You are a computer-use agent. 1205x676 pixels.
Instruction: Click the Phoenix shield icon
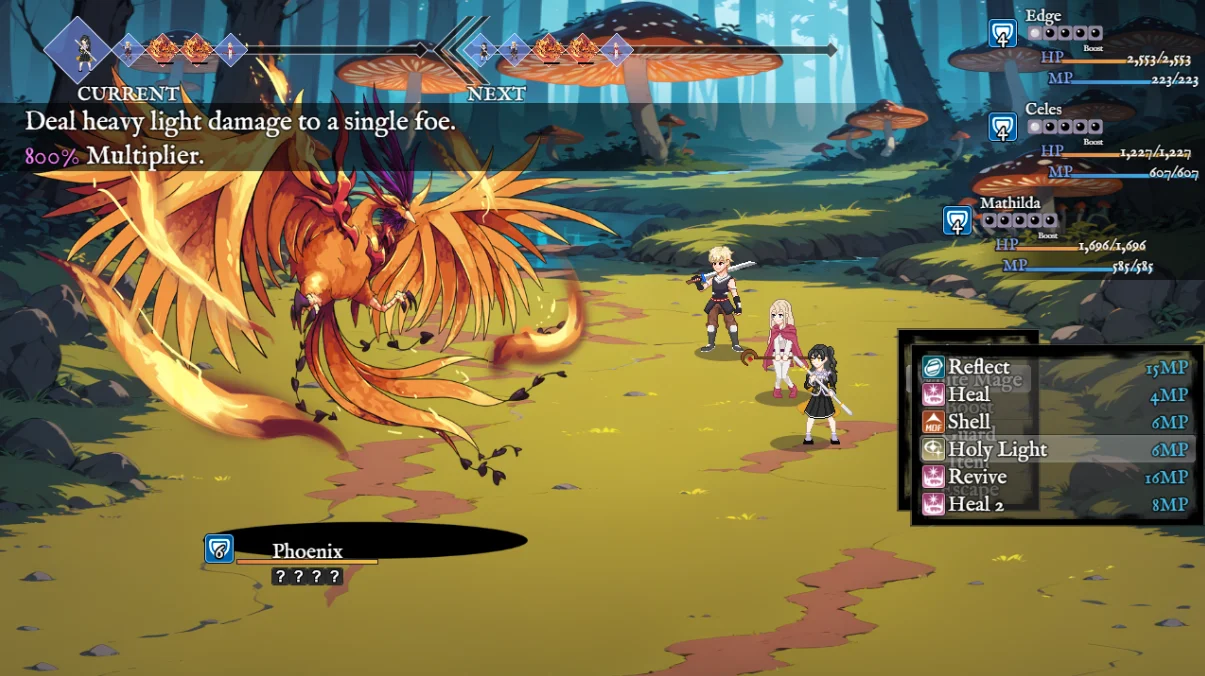[x=219, y=548]
